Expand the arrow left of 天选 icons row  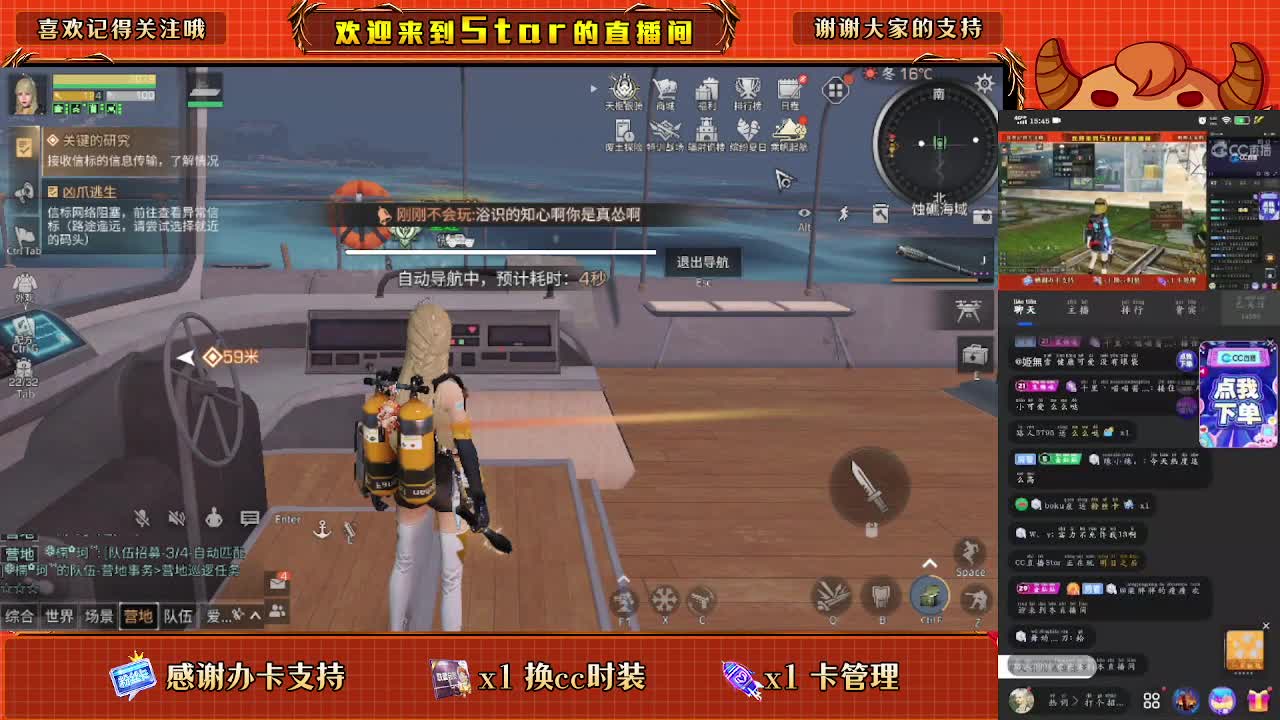(594, 87)
